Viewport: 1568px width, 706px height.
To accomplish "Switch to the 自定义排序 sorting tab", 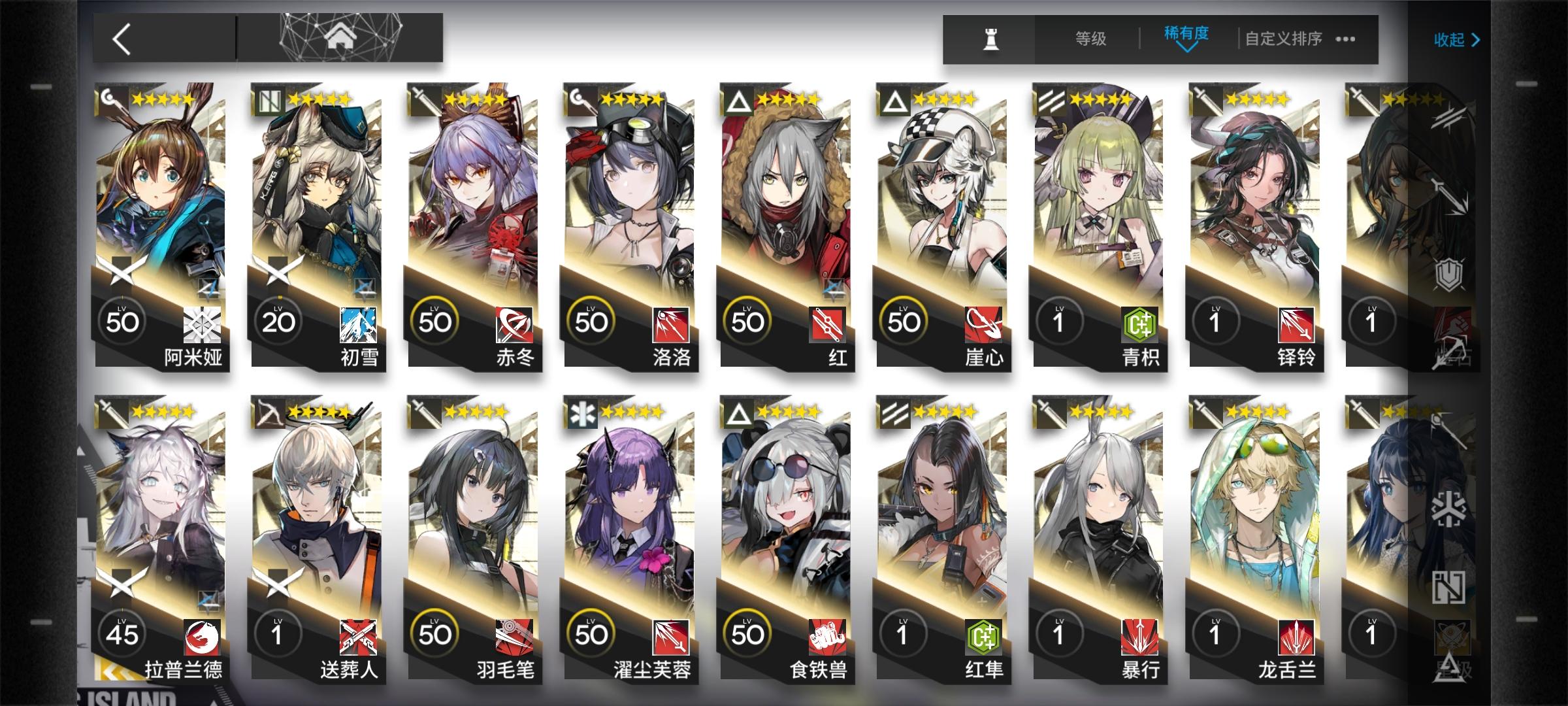I will pyautogui.click(x=1282, y=39).
